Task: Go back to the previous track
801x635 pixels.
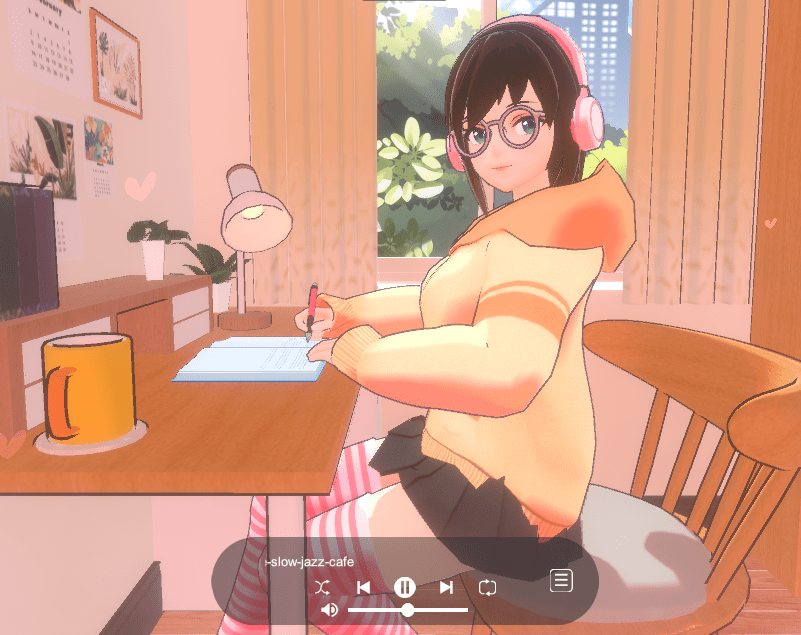Action: click(x=364, y=587)
